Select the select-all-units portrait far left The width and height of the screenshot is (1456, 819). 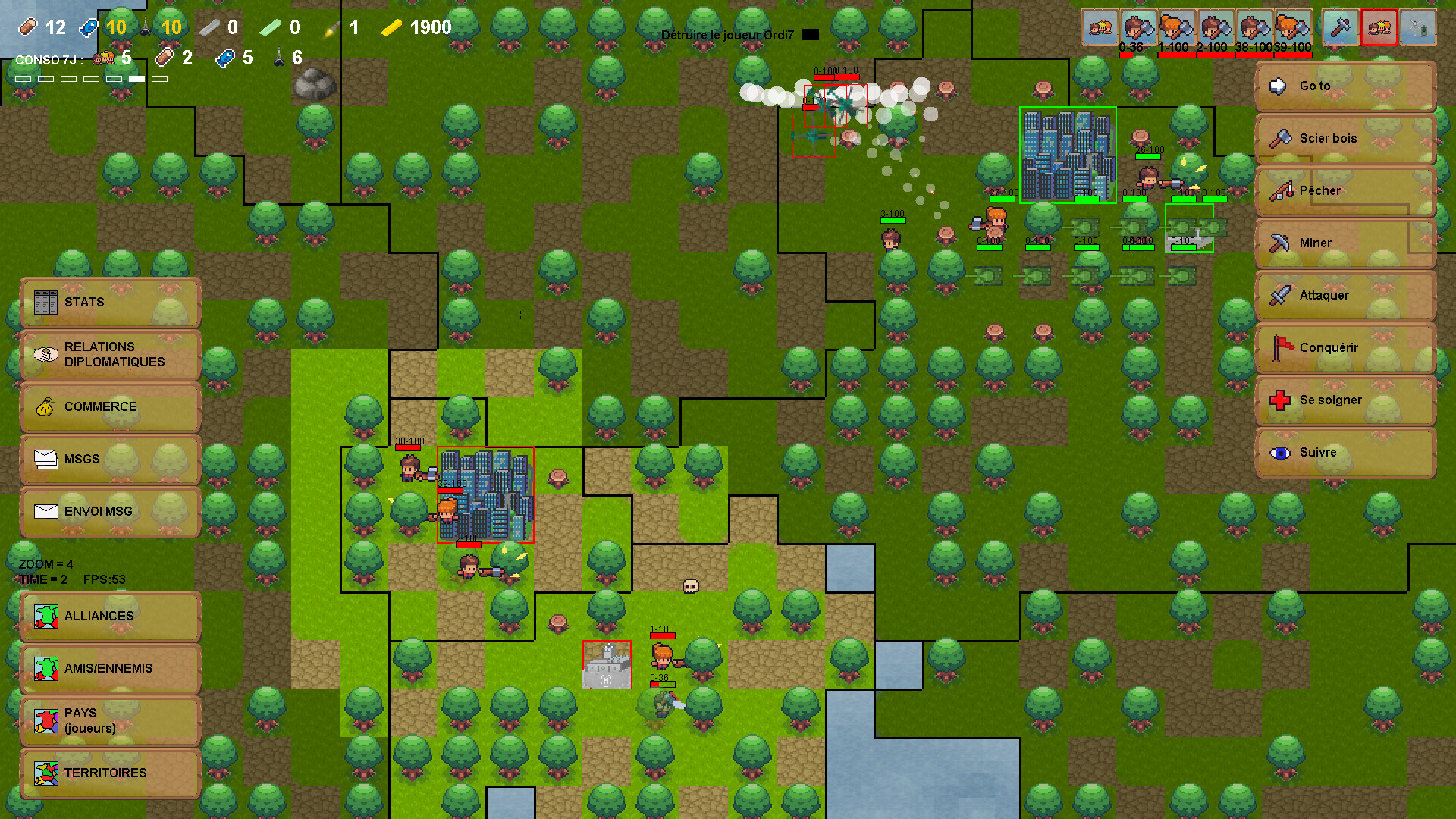(x=1100, y=26)
